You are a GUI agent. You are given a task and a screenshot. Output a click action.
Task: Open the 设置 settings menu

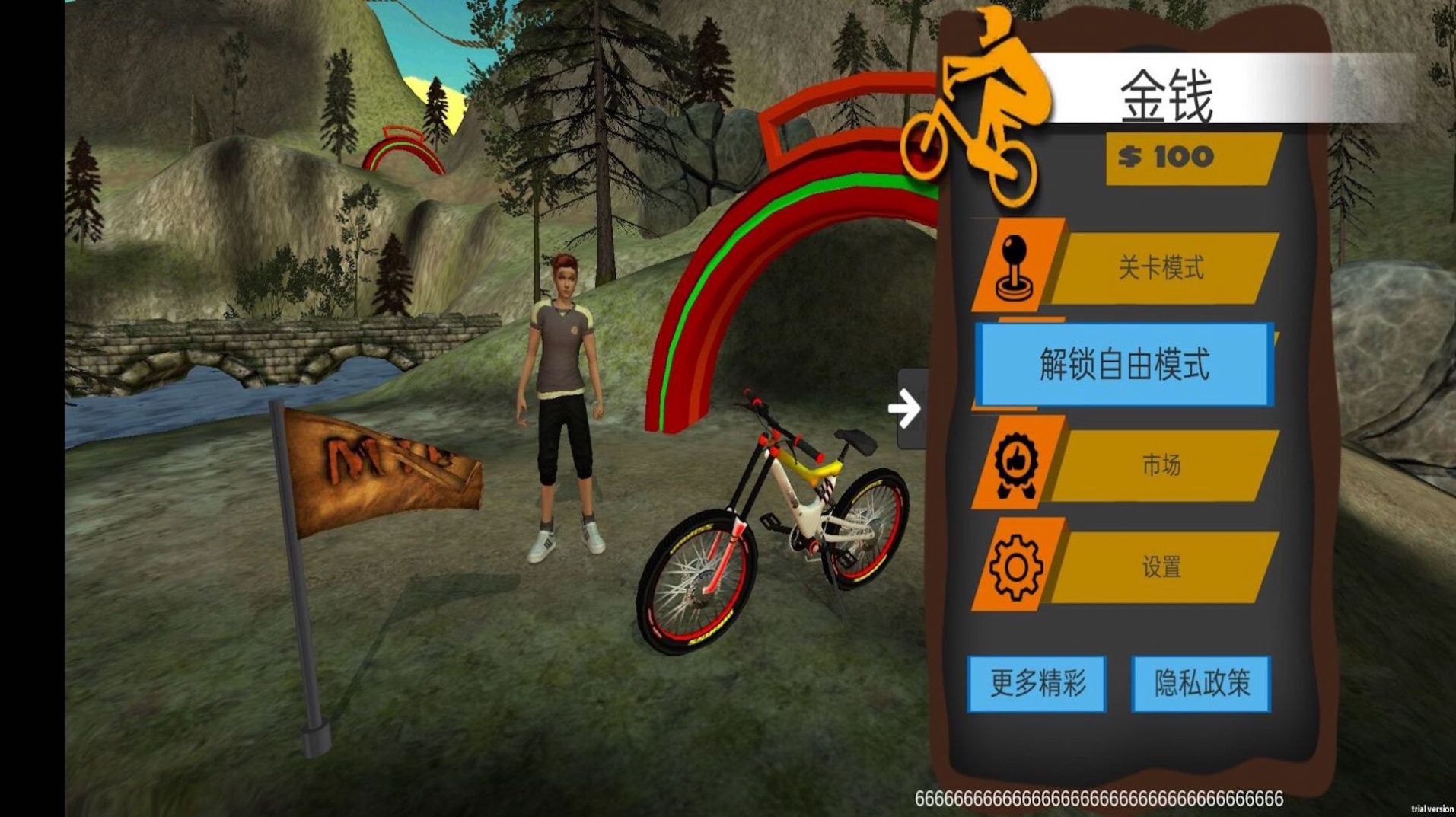pyautogui.click(x=1161, y=567)
